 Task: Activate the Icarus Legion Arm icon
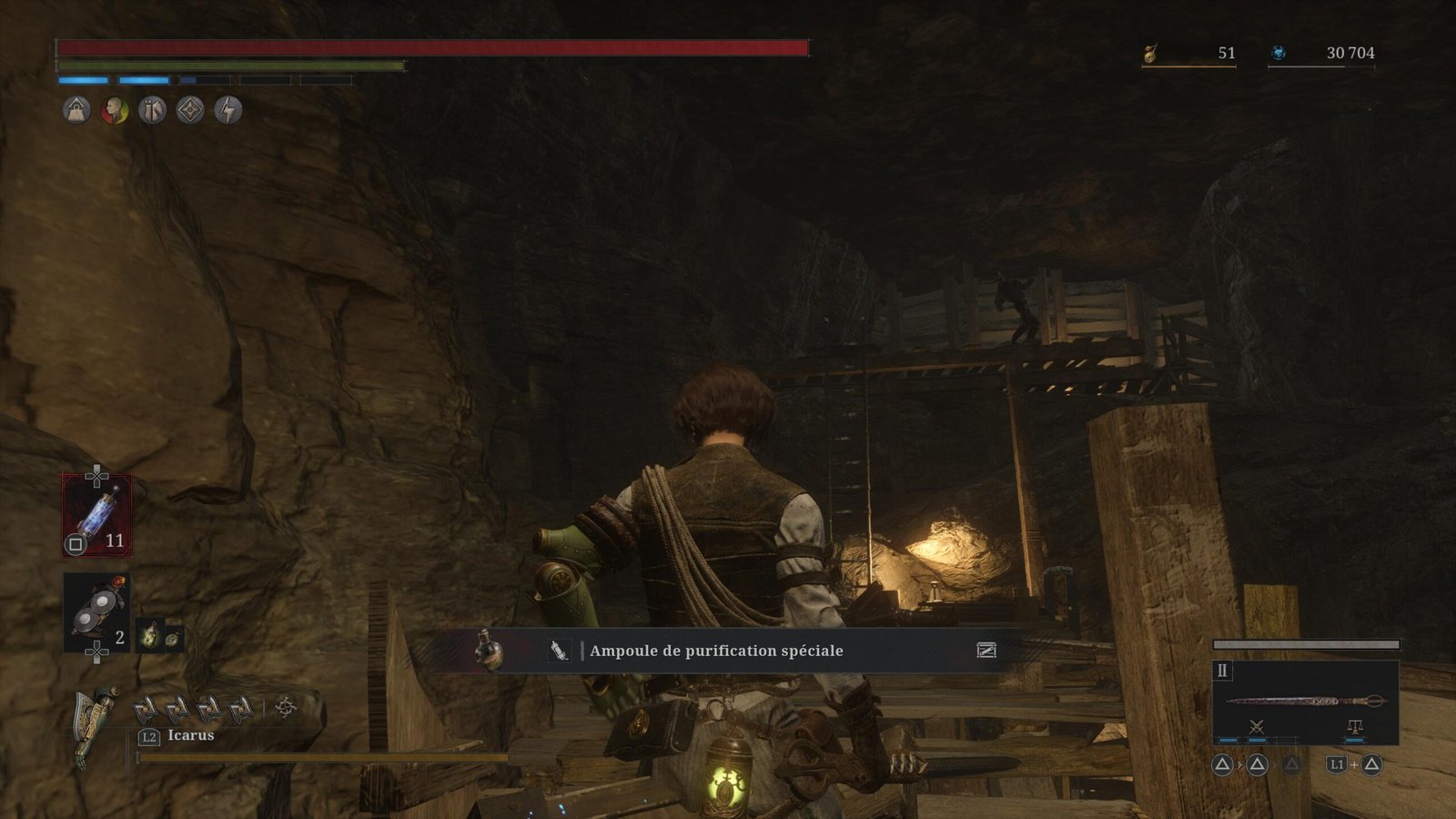(96, 723)
